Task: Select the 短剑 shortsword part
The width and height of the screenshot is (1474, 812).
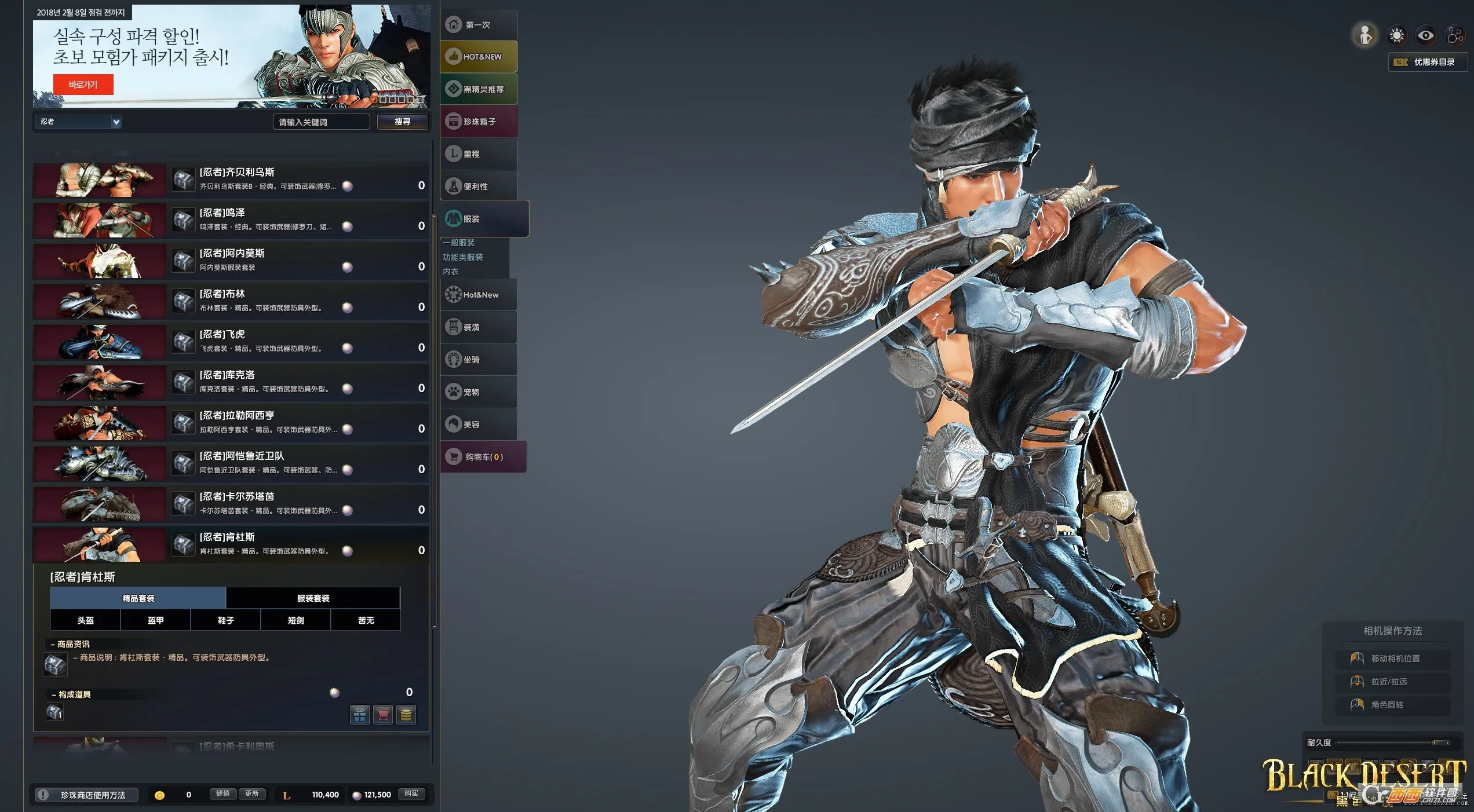Action: coord(295,620)
